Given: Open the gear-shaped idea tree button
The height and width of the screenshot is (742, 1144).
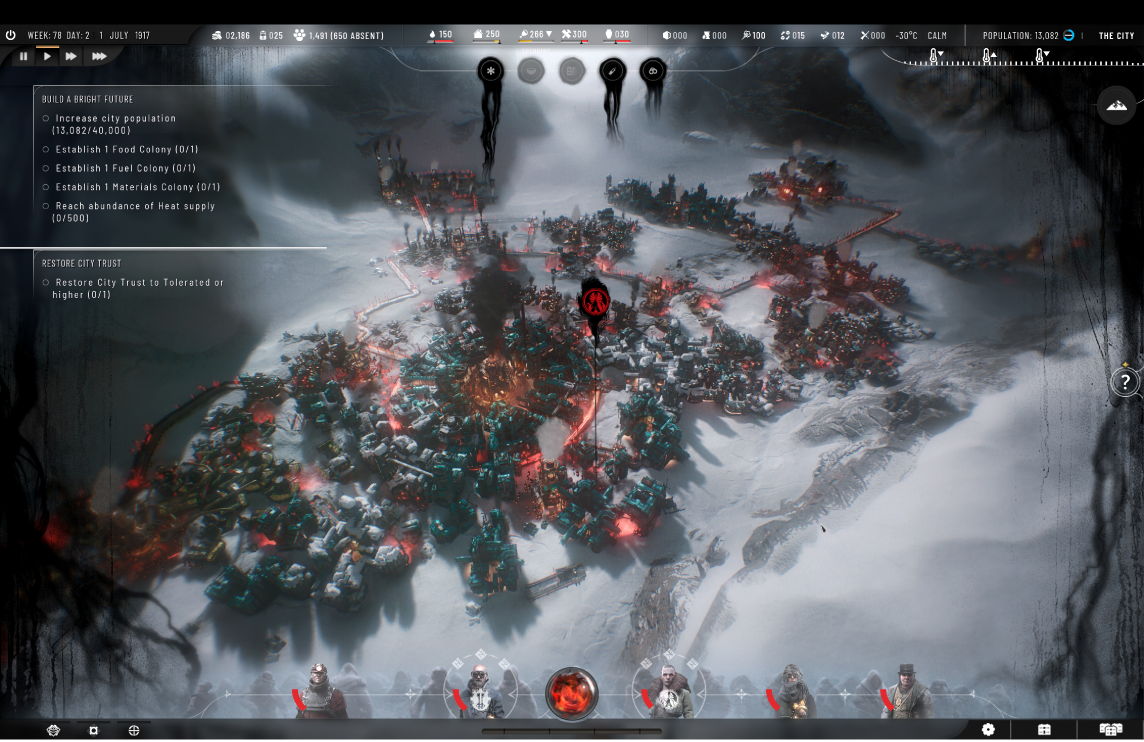Looking at the screenshot, I should coord(988,730).
